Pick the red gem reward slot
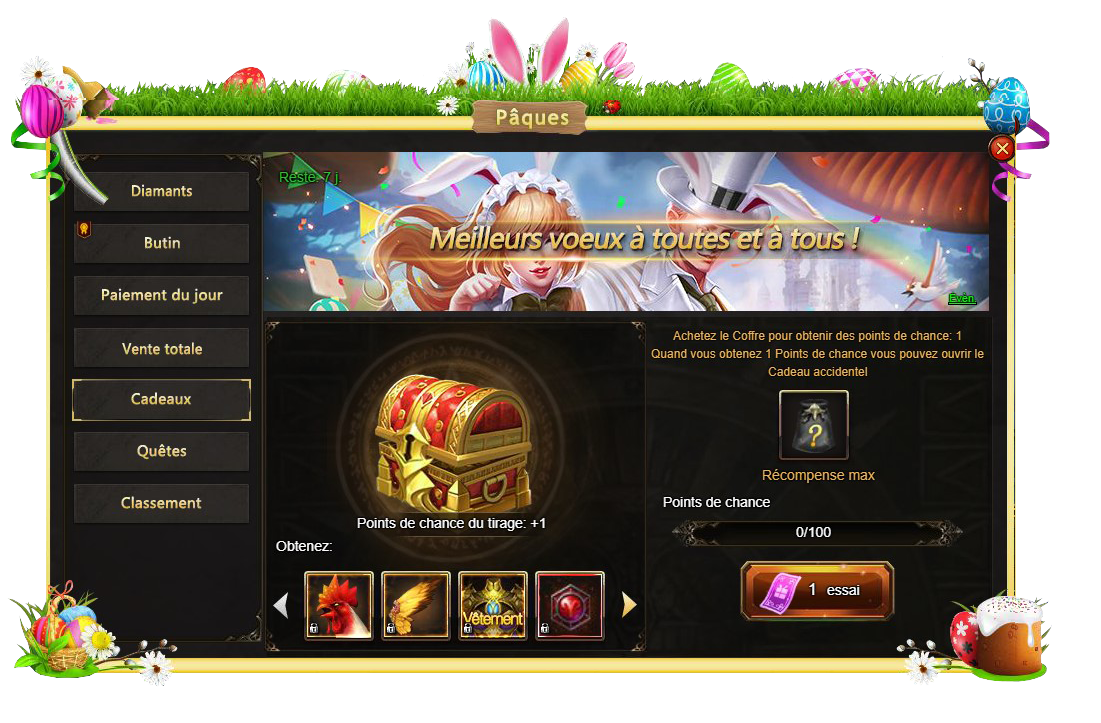This screenshot has width=1101, height=723. (x=570, y=605)
